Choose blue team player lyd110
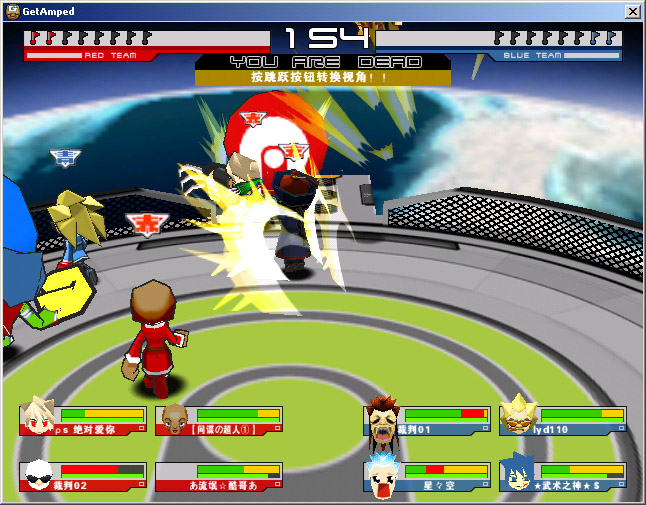This screenshot has height=505, width=646. click(x=563, y=421)
